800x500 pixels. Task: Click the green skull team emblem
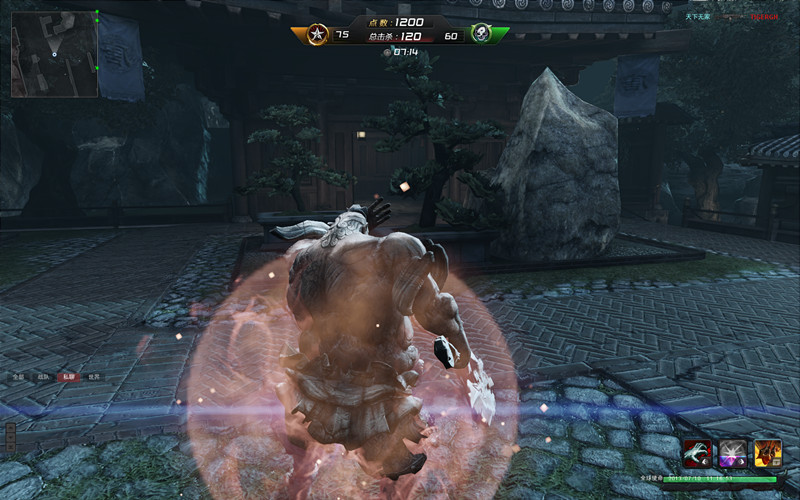[481, 34]
